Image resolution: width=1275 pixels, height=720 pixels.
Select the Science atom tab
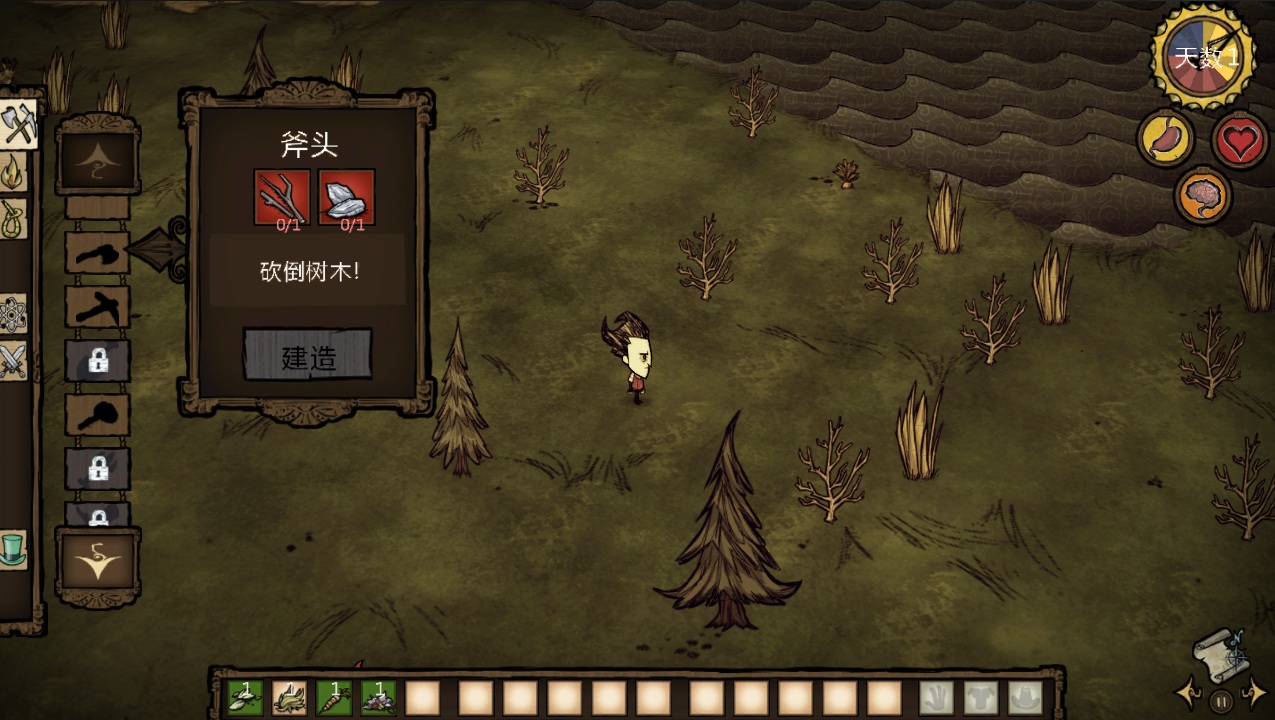[12, 314]
